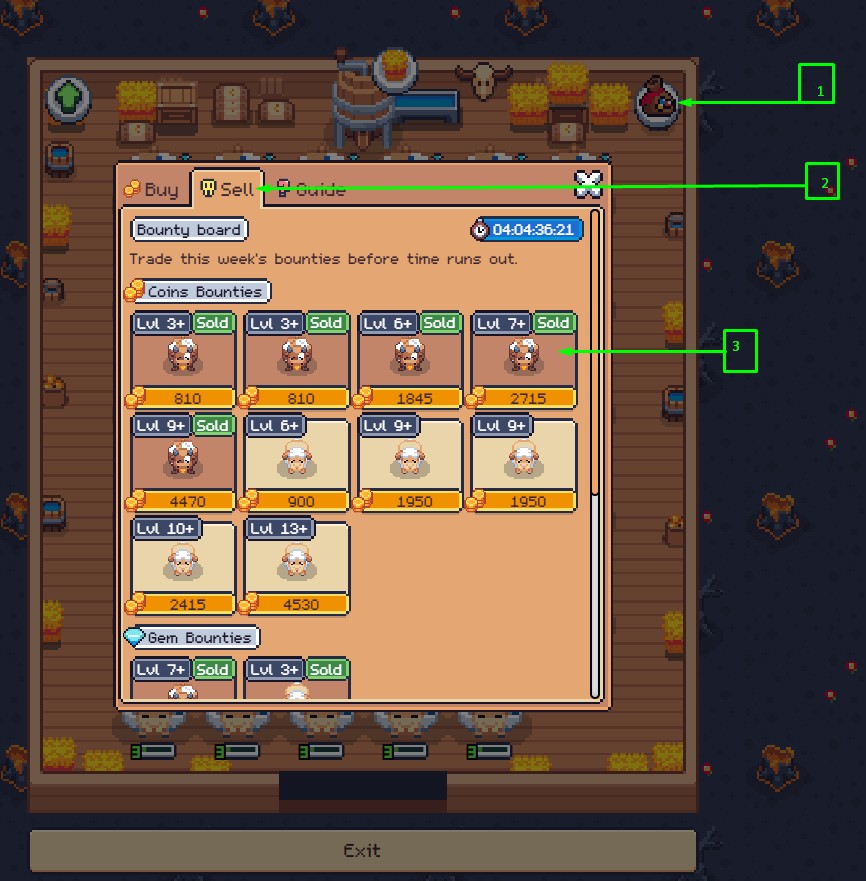This screenshot has width=866, height=881.
Task: Click the bounty list scrollbar
Action: tap(596, 350)
